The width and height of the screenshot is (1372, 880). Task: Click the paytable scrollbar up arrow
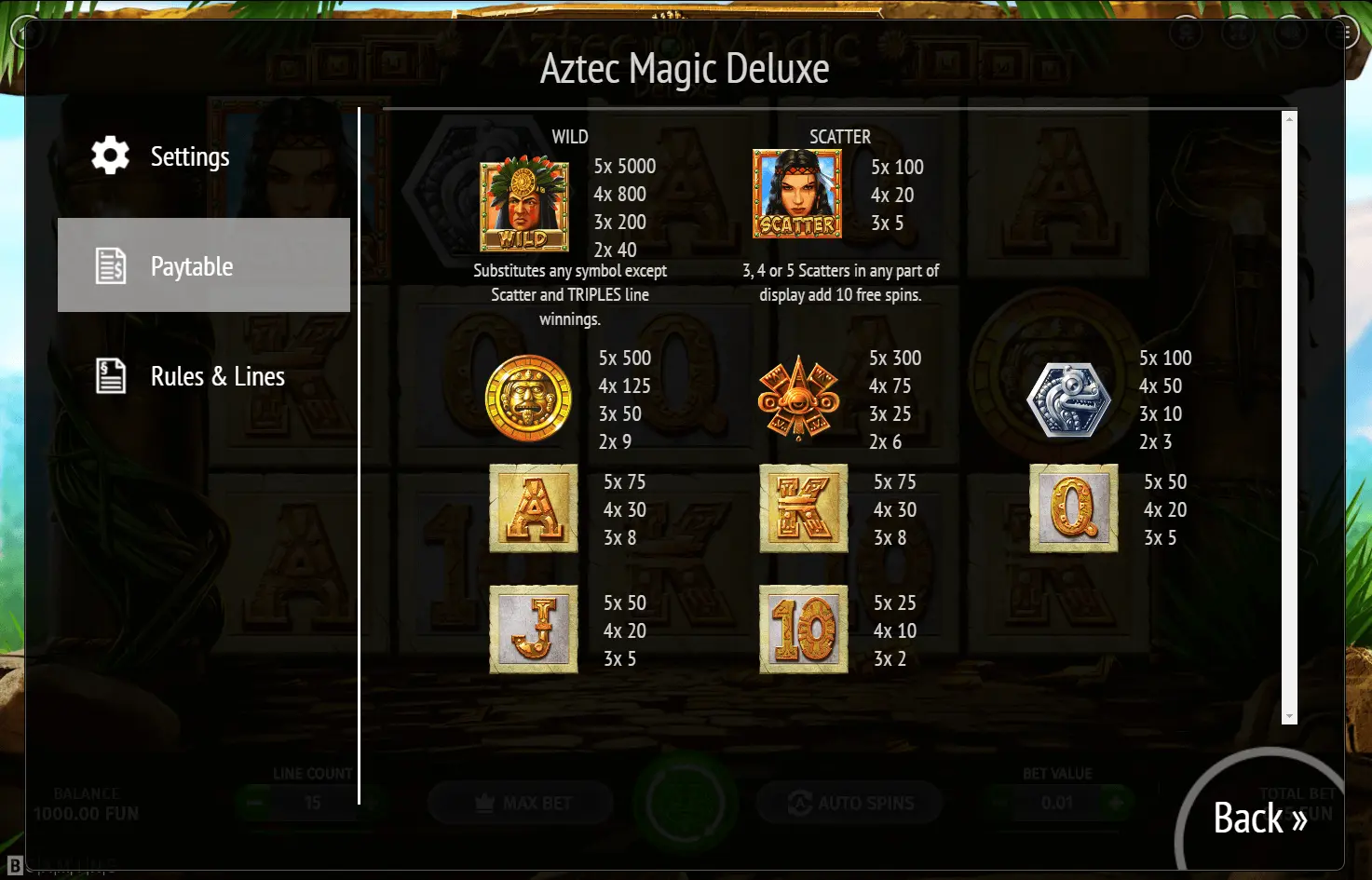click(x=1289, y=119)
